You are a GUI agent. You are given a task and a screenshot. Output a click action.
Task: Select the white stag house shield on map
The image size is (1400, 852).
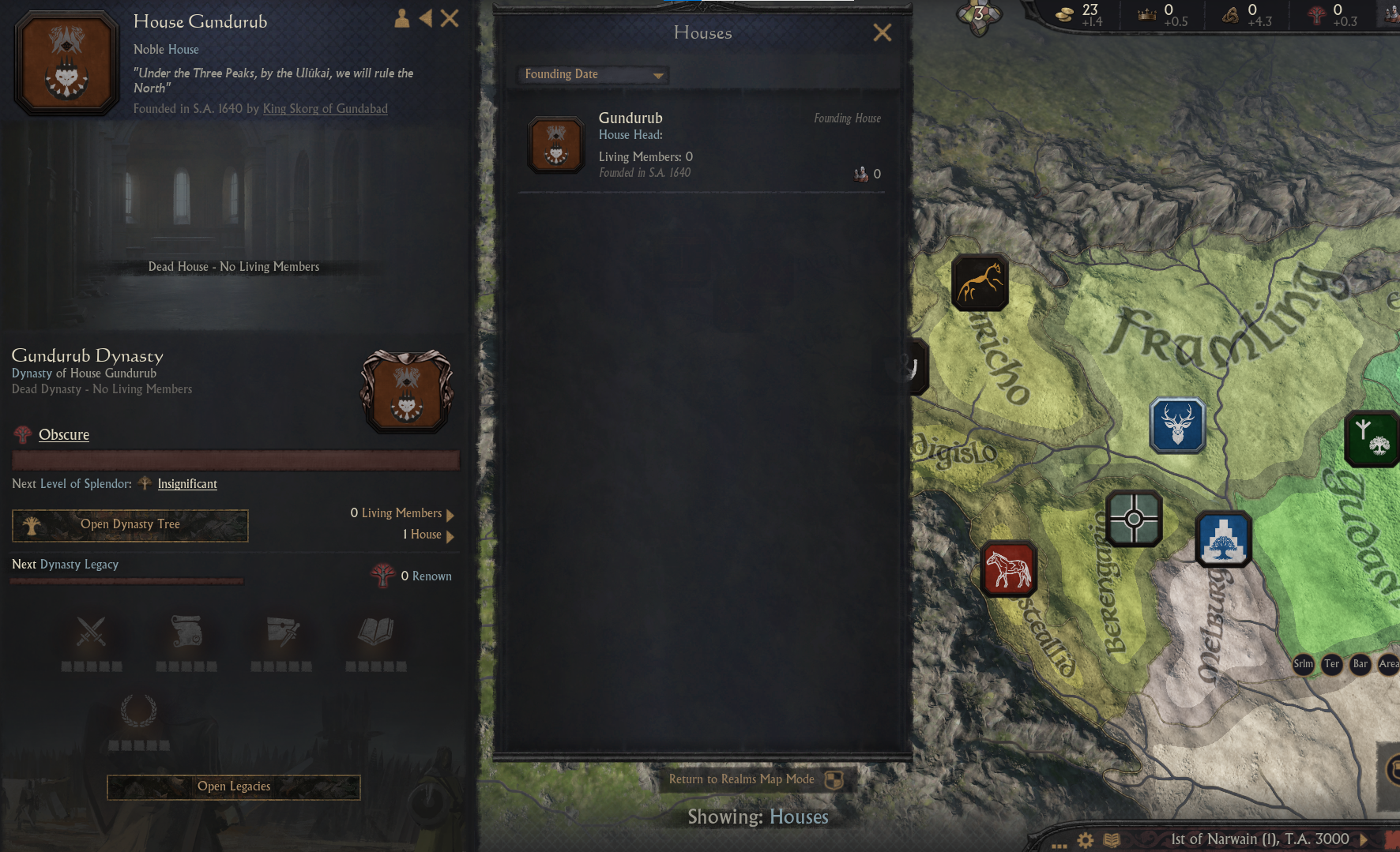tap(1177, 425)
